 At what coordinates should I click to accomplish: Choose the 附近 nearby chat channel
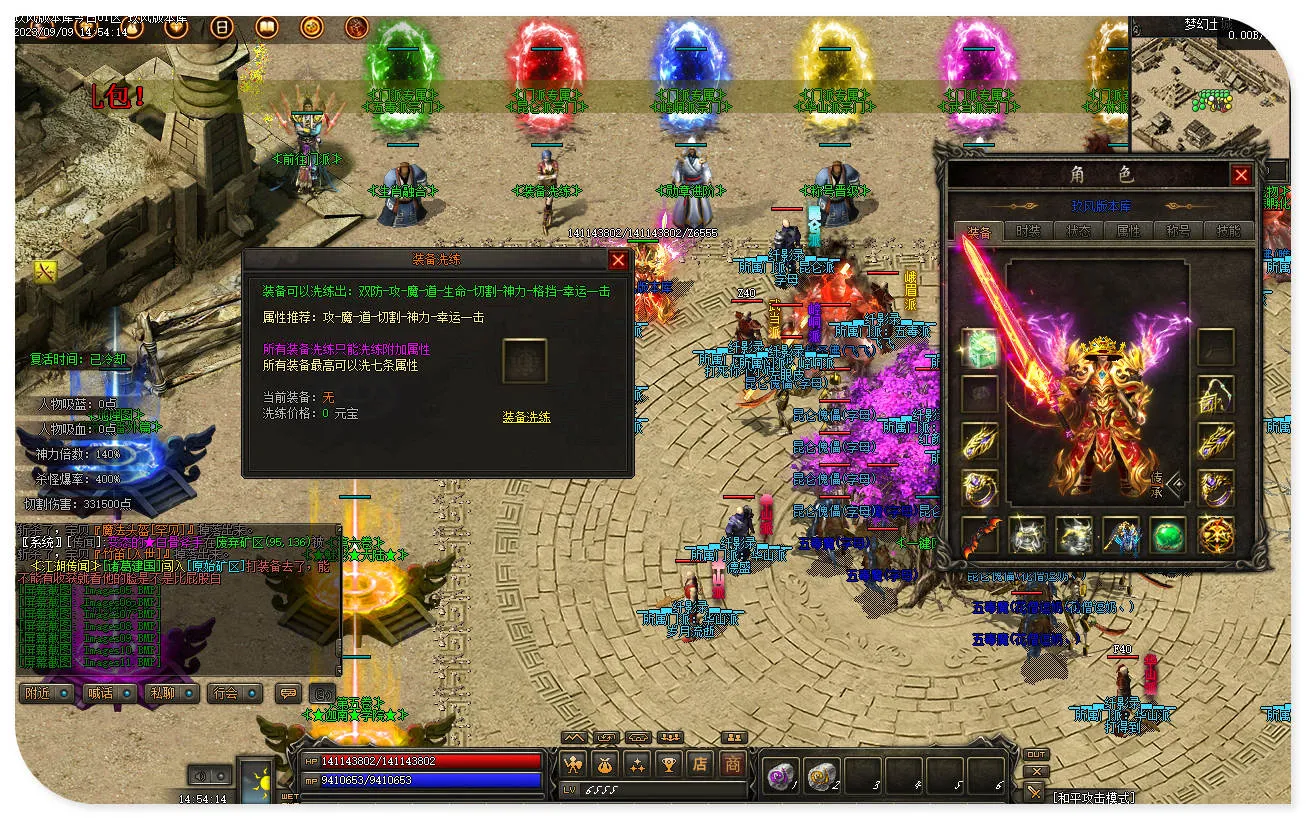[x=47, y=693]
